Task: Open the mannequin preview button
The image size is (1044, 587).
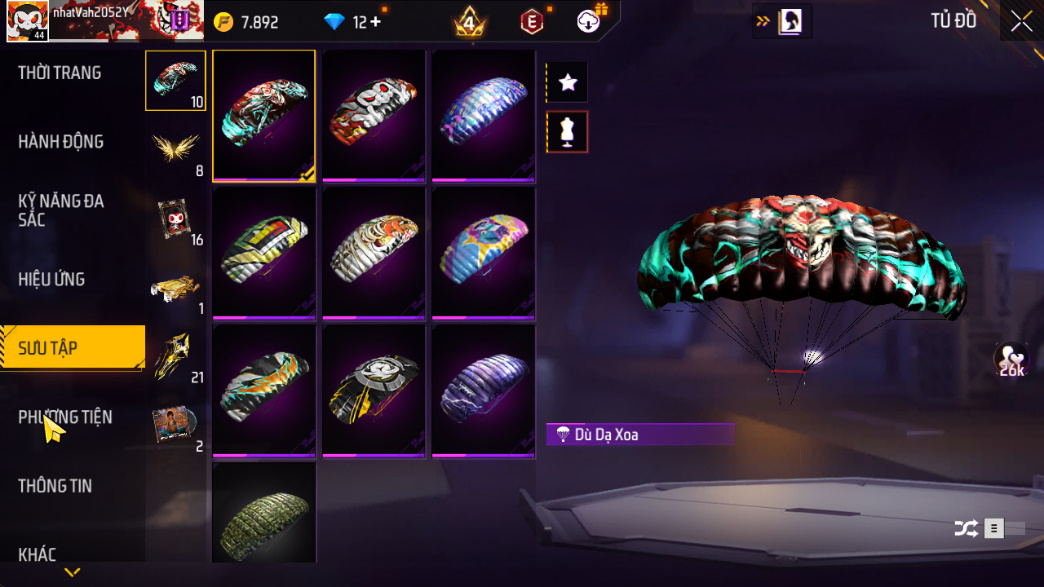Action: (568, 132)
